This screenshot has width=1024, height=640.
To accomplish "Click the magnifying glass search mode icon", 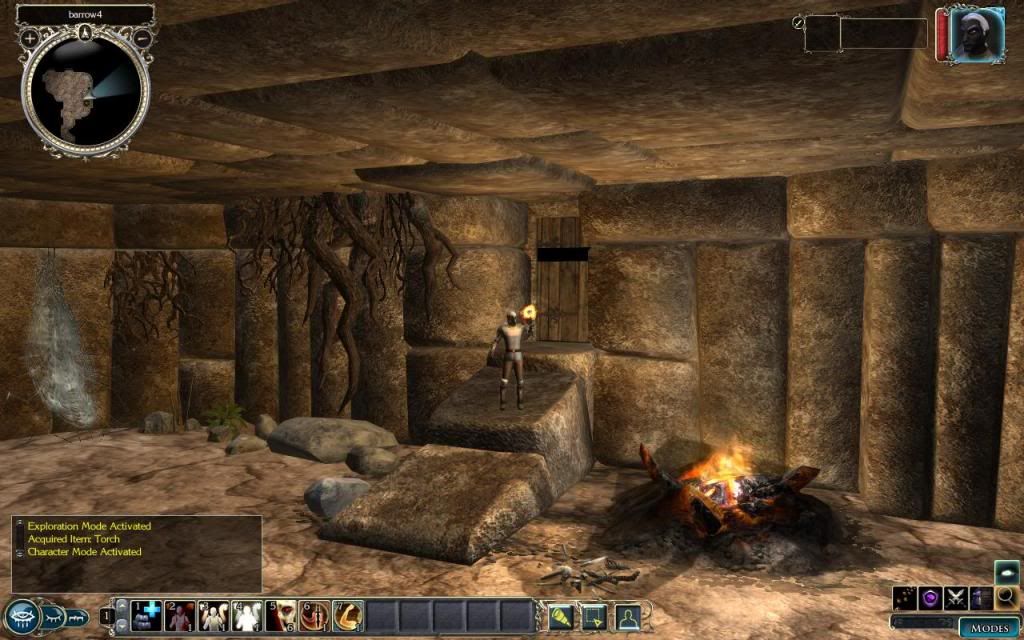I will coord(1006,598).
